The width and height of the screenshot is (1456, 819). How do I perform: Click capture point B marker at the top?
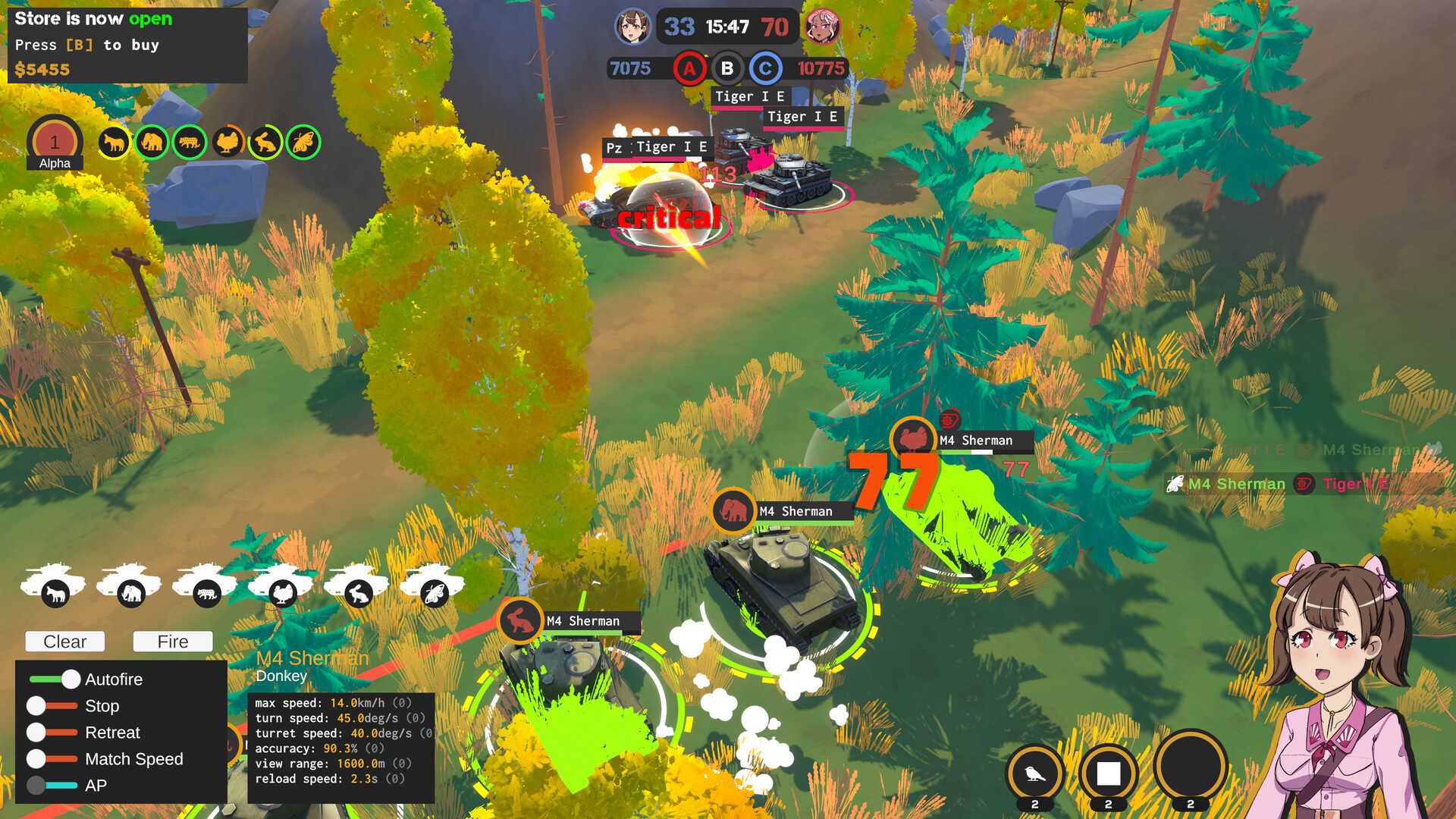[x=727, y=68]
